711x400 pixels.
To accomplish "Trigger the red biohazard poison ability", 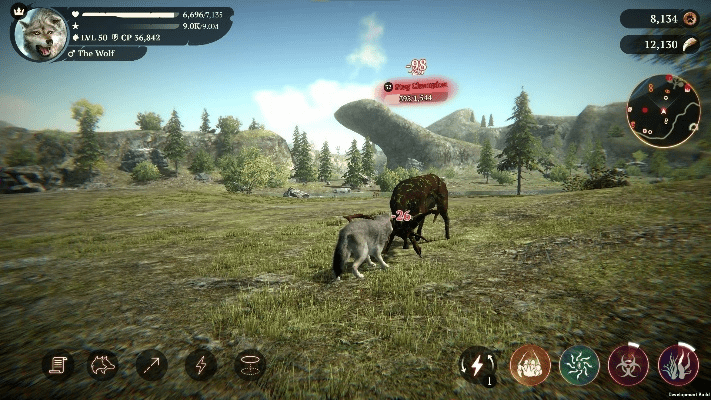I will [x=629, y=365].
